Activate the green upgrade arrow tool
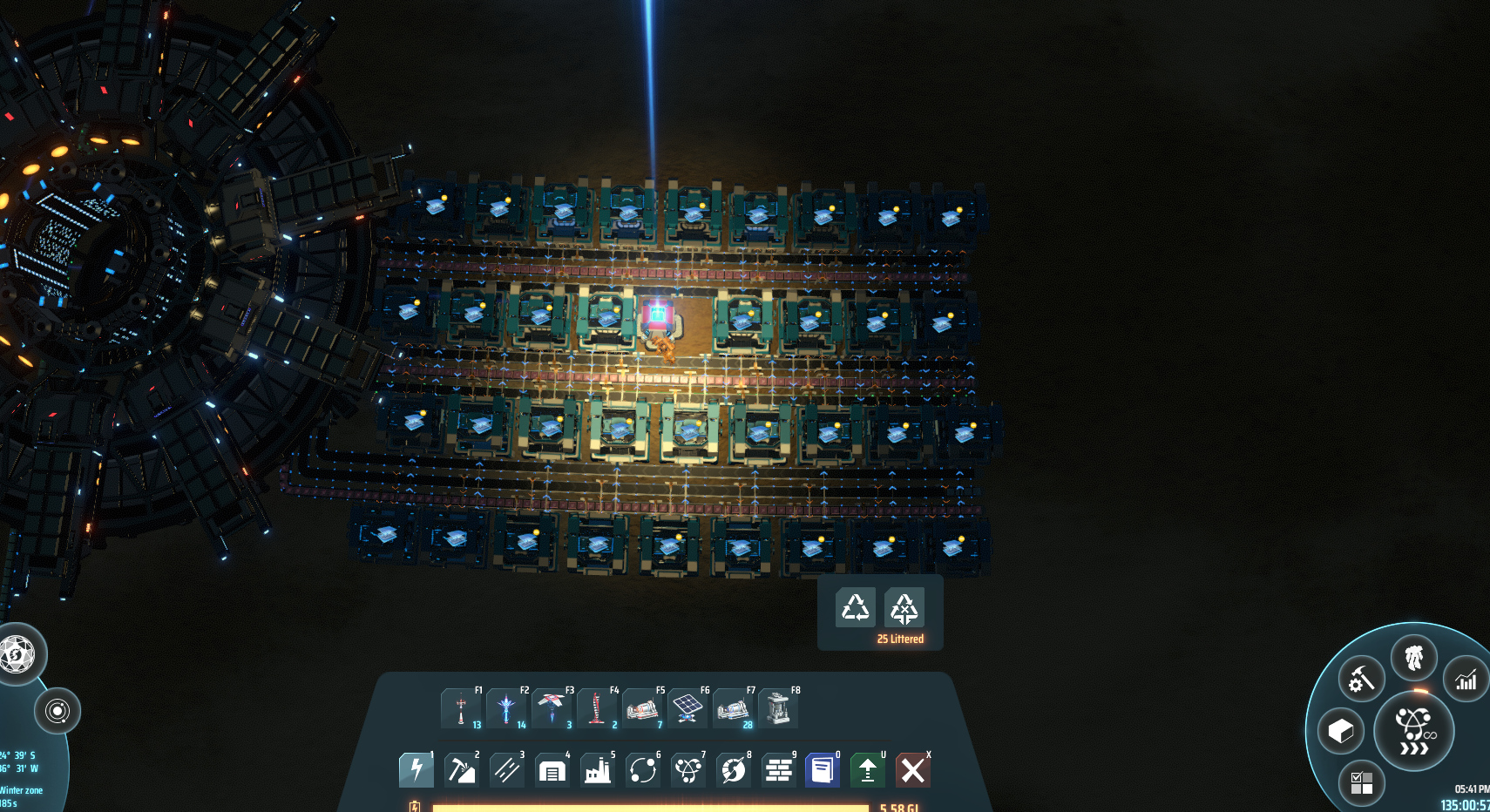The image size is (1490, 812). coord(868,770)
